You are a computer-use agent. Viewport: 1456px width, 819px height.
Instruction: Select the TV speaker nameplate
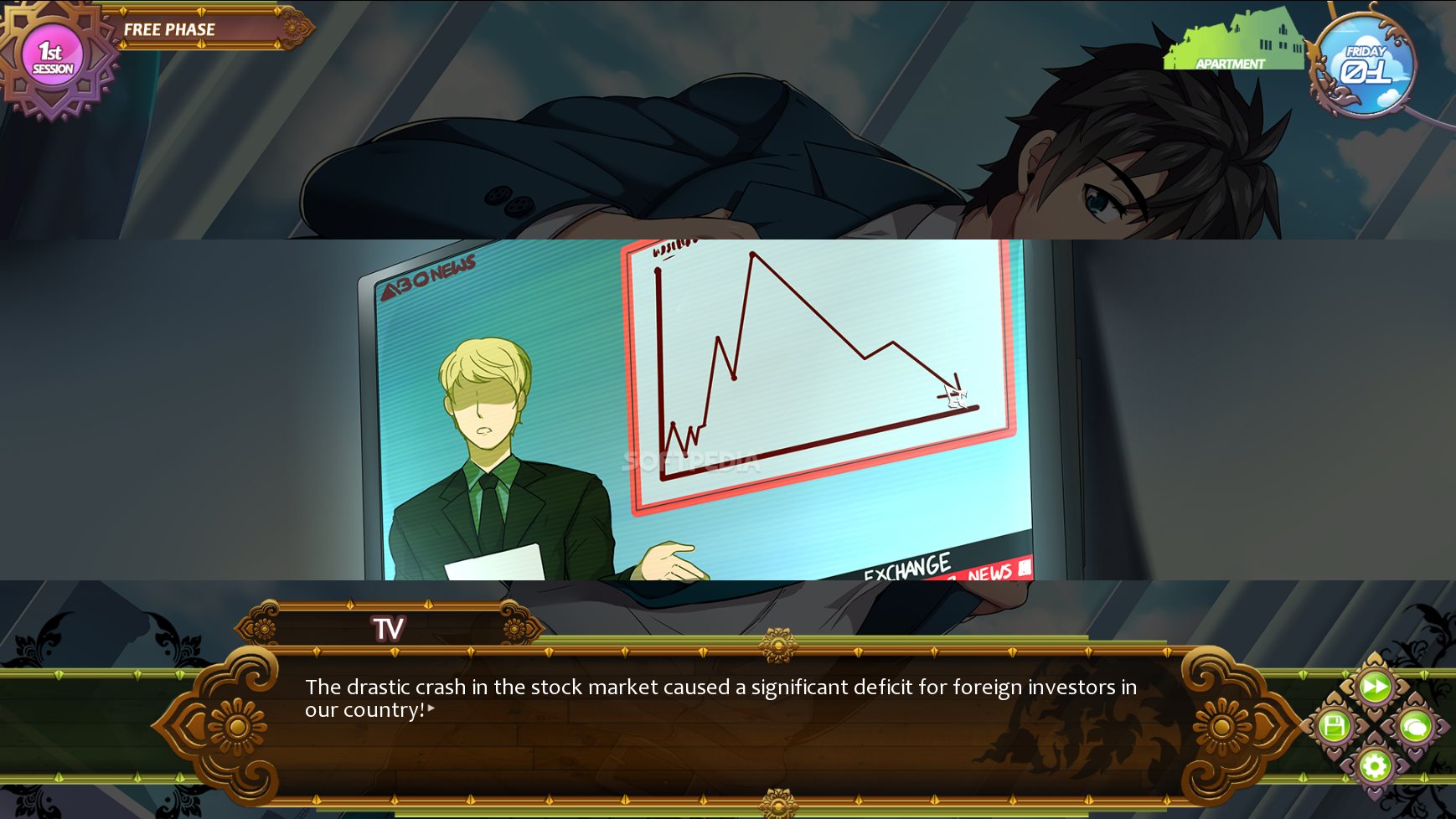click(x=388, y=626)
